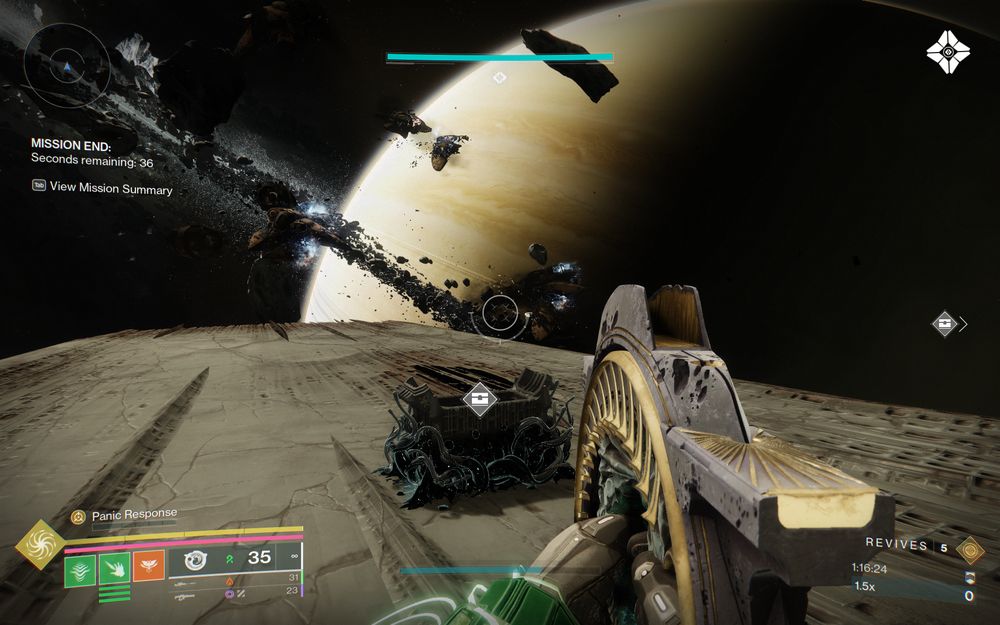Select the chest waypoint marker above the crate
The height and width of the screenshot is (625, 1000).
pos(480,398)
